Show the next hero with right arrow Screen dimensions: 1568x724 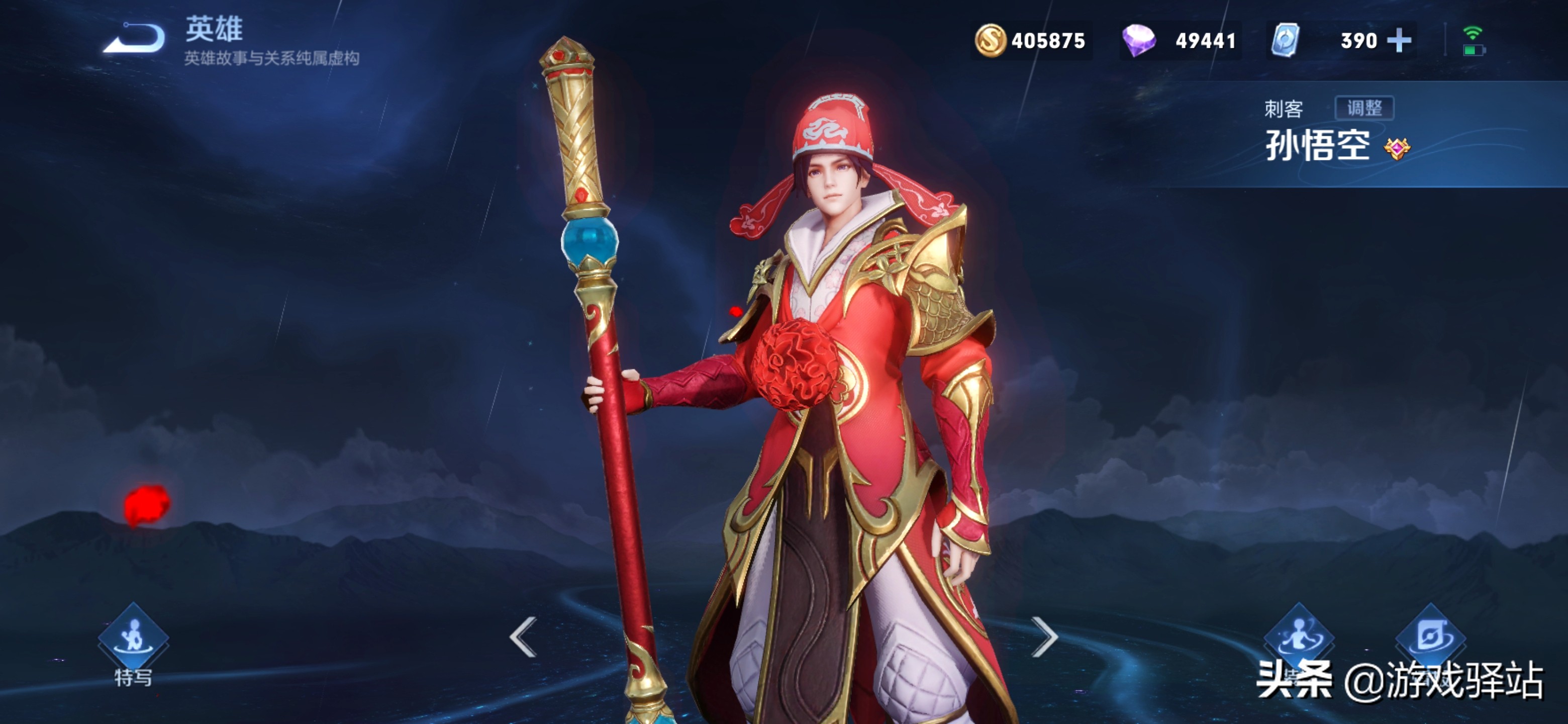click(x=1044, y=637)
